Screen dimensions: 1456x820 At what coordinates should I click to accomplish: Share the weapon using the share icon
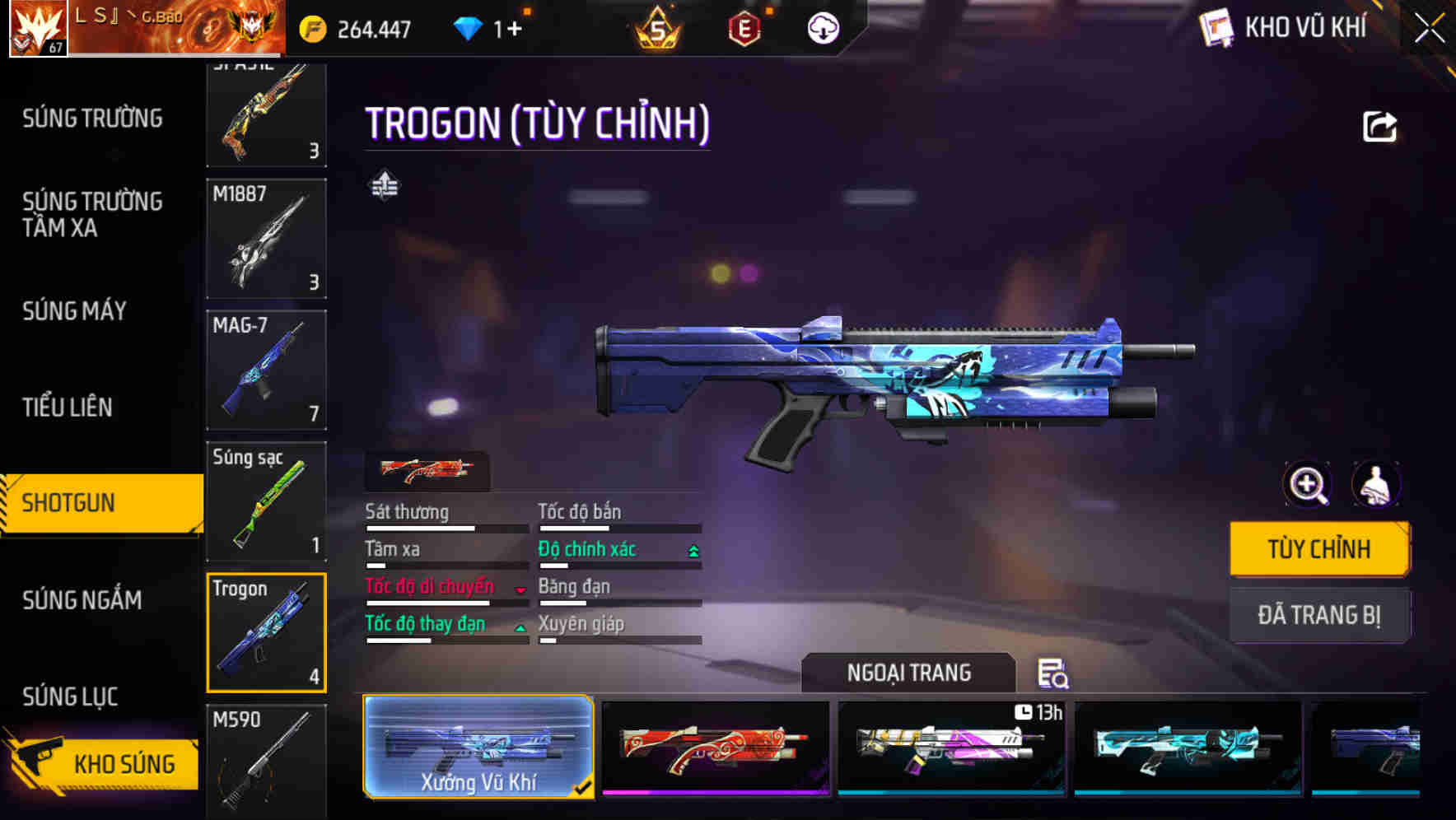pyautogui.click(x=1379, y=127)
